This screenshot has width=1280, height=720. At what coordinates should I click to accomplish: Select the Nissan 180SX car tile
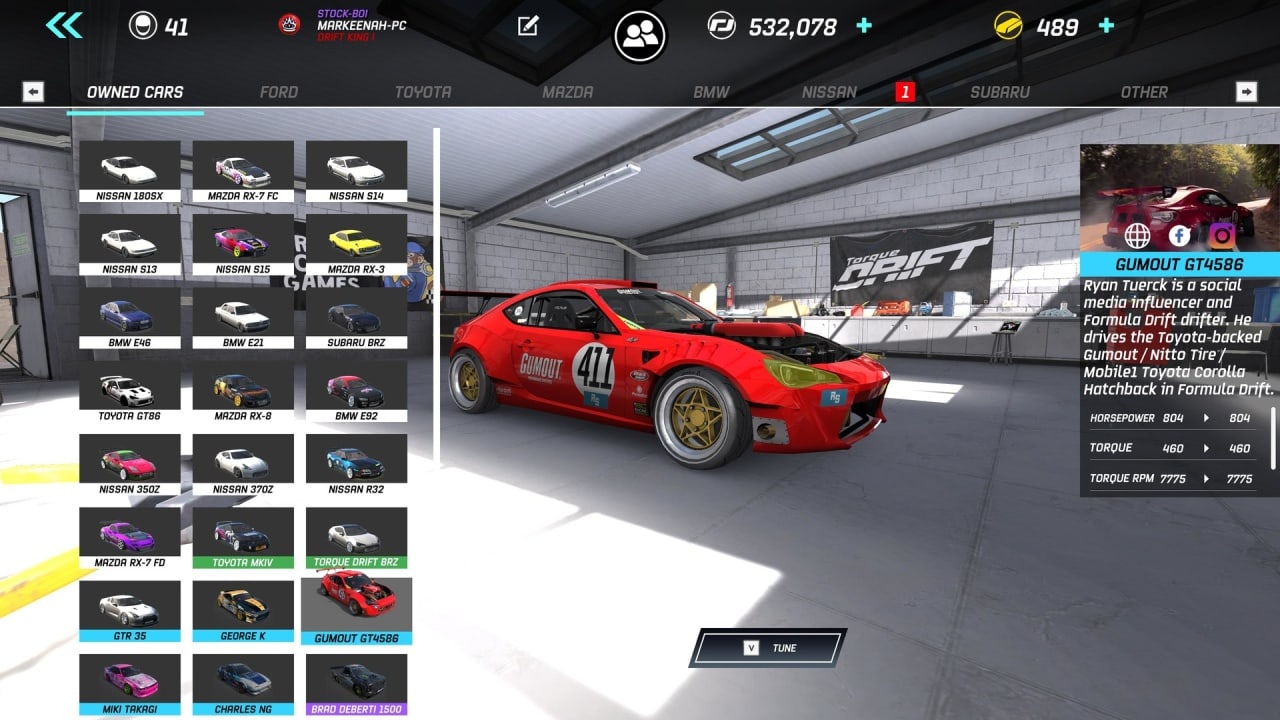(x=130, y=171)
